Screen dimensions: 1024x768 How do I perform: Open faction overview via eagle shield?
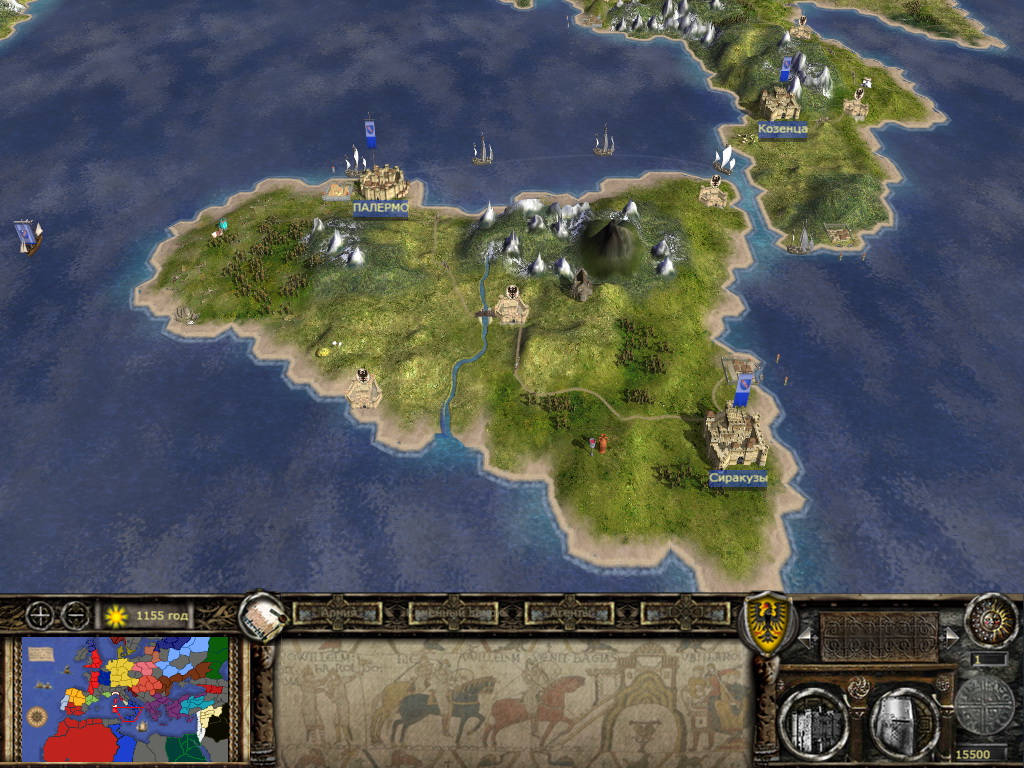766,623
